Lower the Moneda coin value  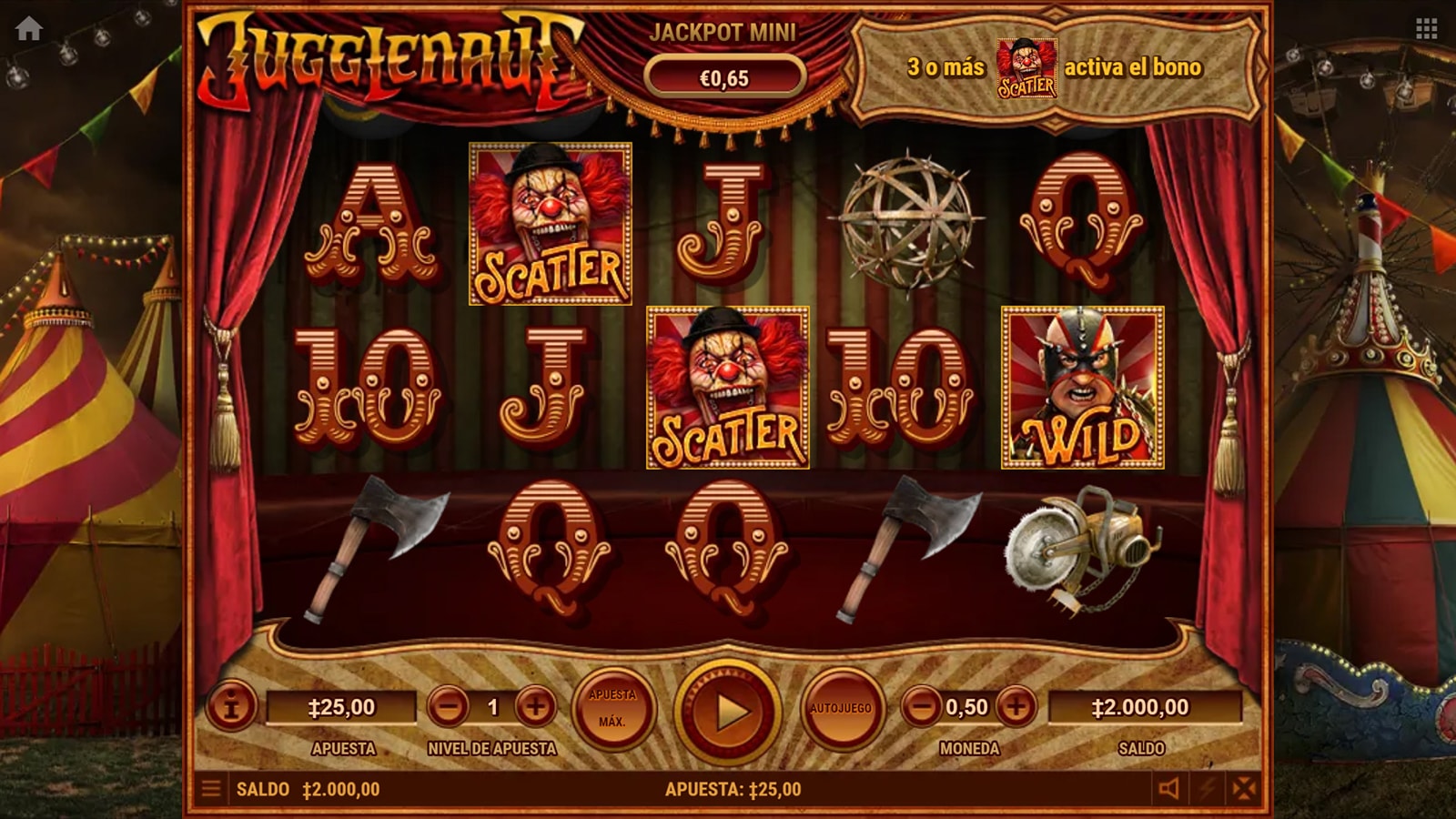pos(921,706)
